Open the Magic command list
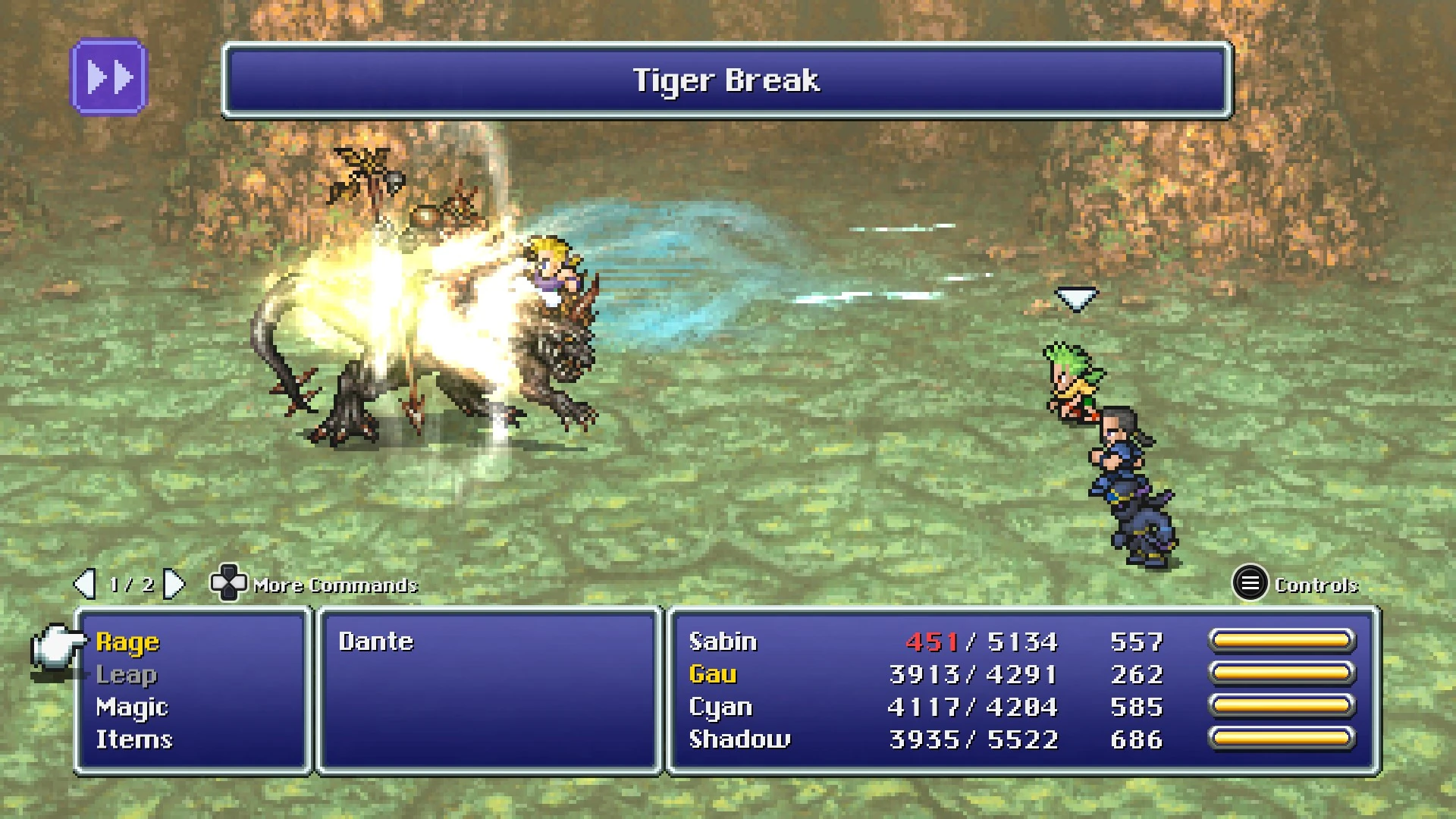Image resolution: width=1456 pixels, height=819 pixels. 131,708
